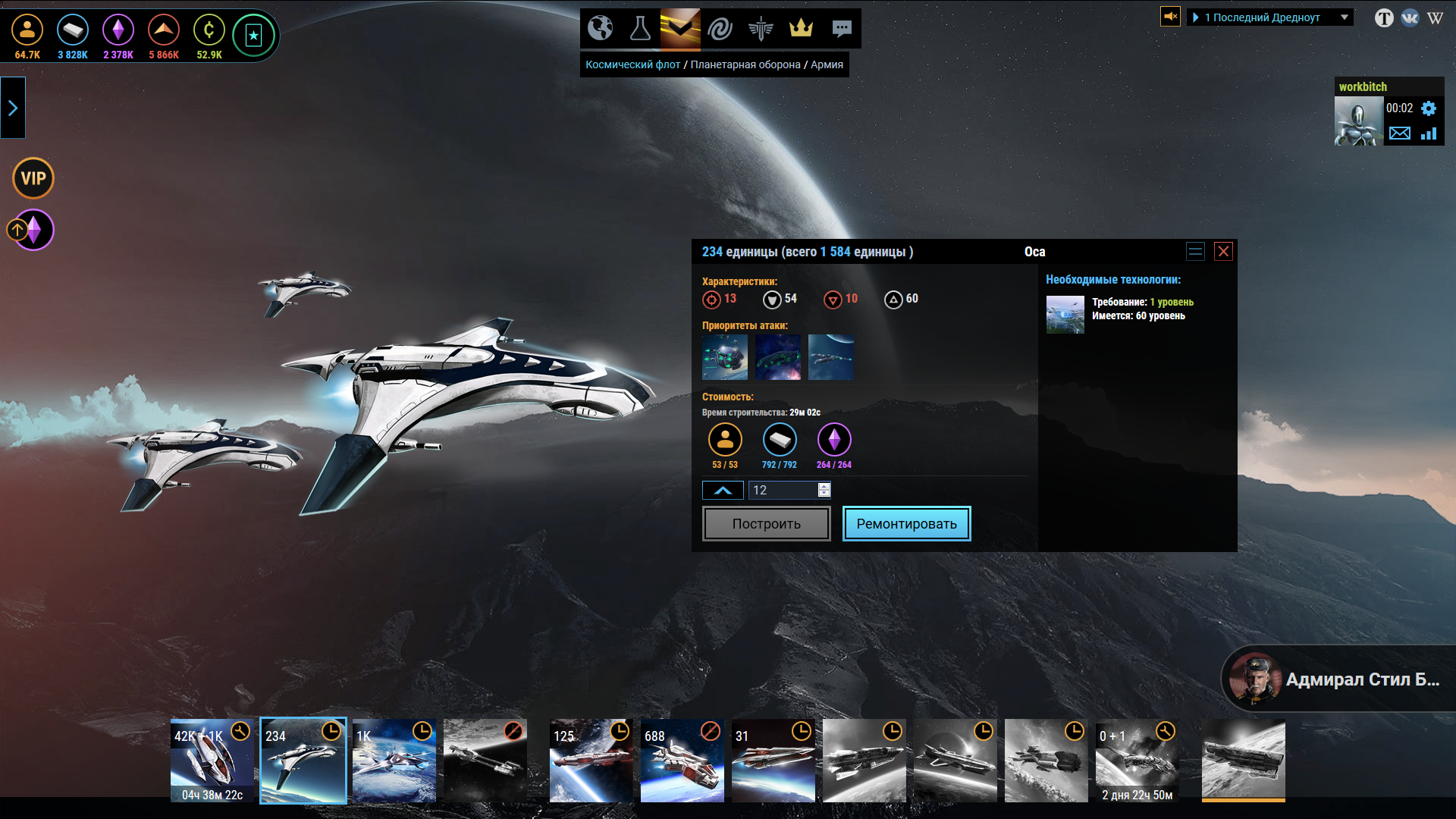This screenshot has width=1456, height=819.
Task: Open the crown ratings menu
Action: pyautogui.click(x=801, y=29)
